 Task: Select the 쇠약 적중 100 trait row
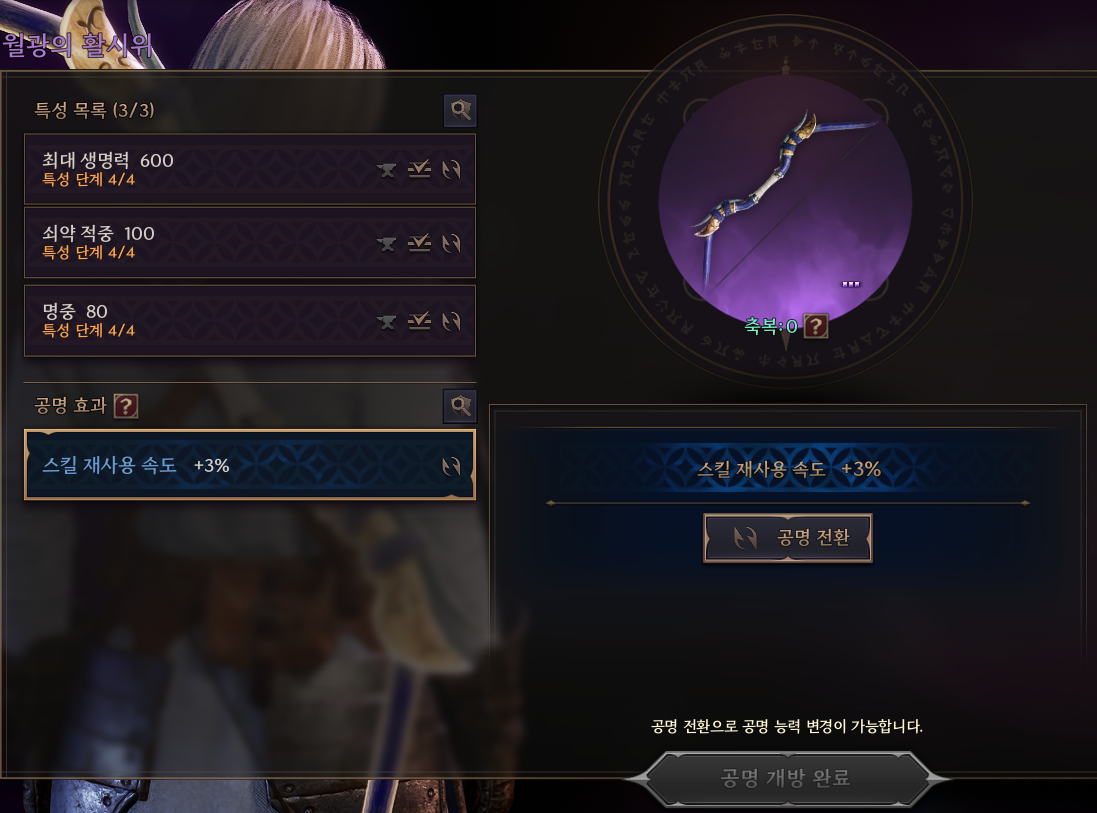(x=200, y=242)
